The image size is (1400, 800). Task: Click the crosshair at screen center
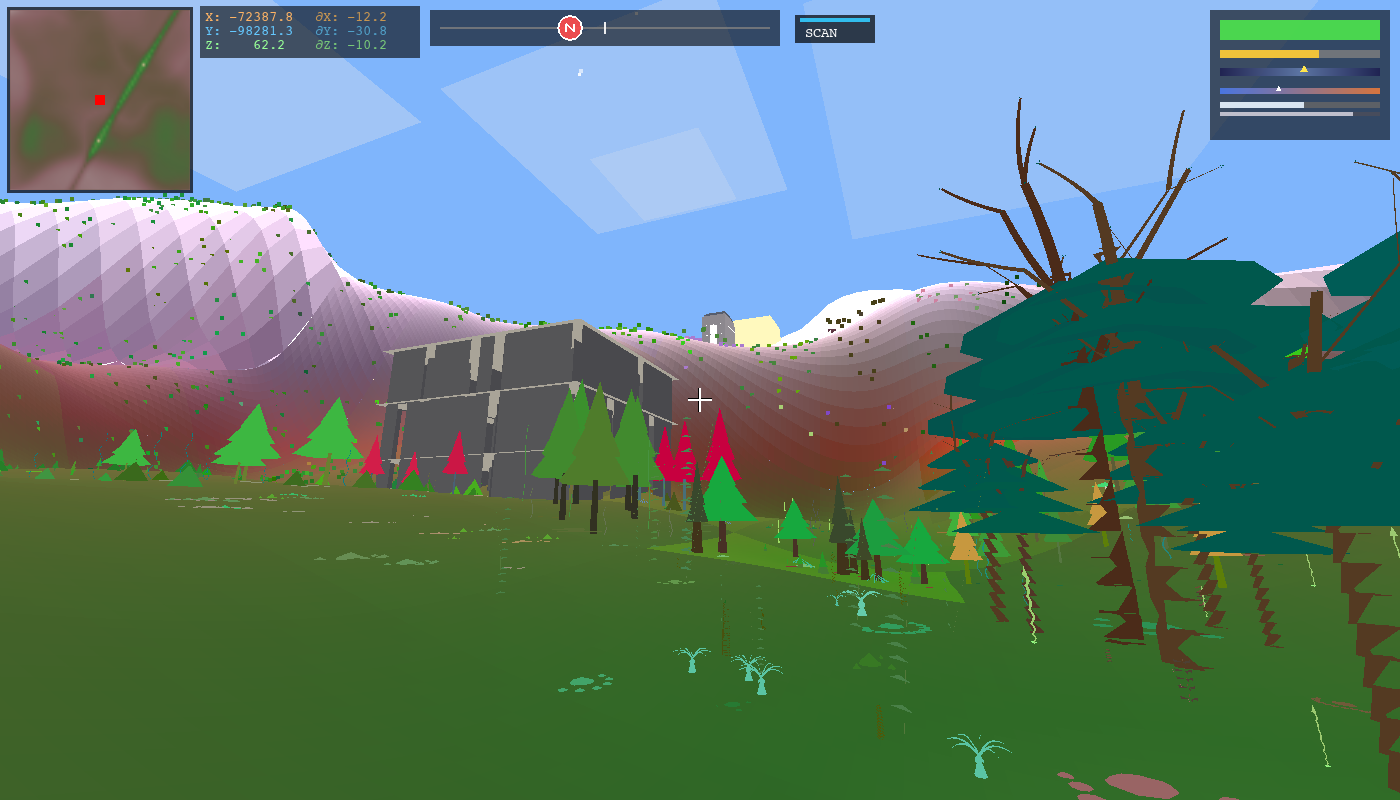700,400
